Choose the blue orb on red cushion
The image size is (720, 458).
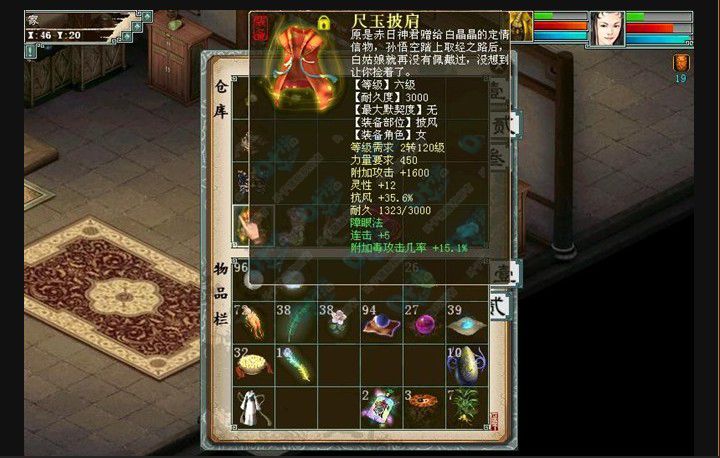point(381,324)
